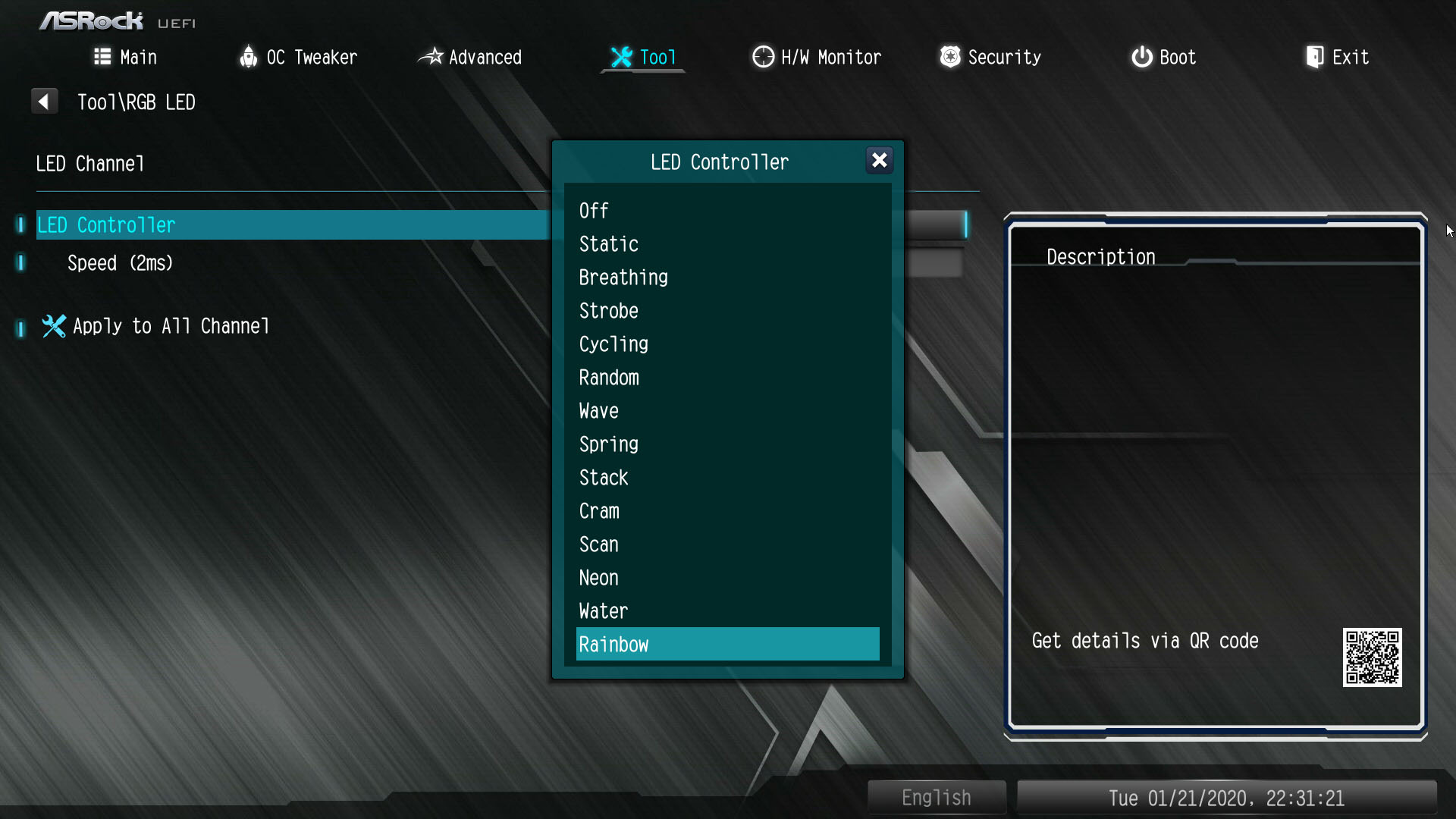
Task: Open the Main tab
Action: 125,58
